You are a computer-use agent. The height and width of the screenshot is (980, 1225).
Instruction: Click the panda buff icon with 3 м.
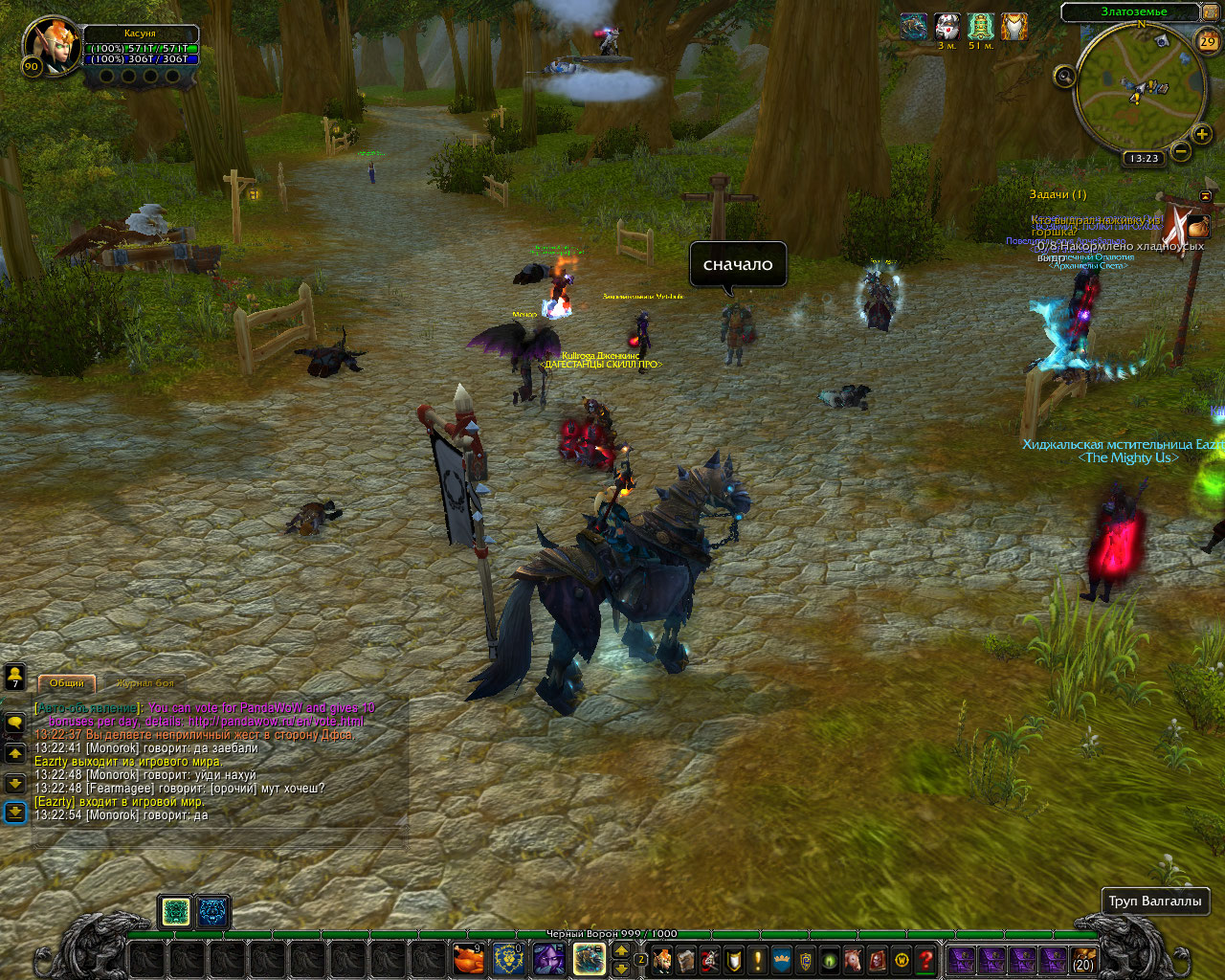[x=947, y=27]
